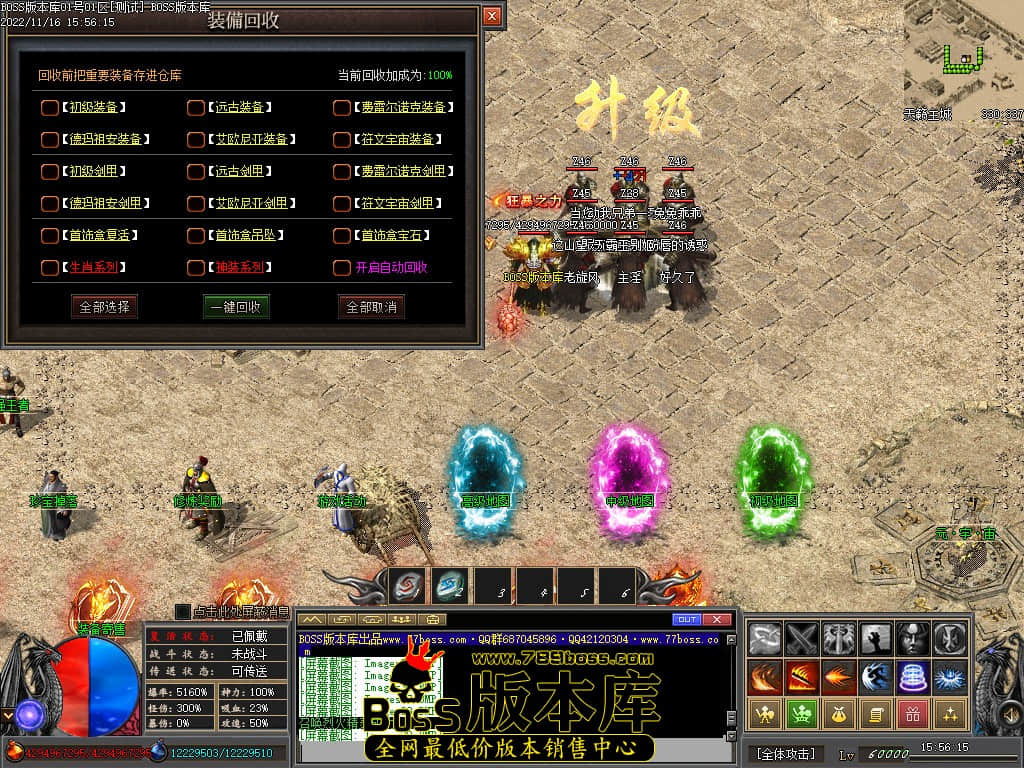
Task: Choose the 全部选择 select-all button
Action: [104, 306]
